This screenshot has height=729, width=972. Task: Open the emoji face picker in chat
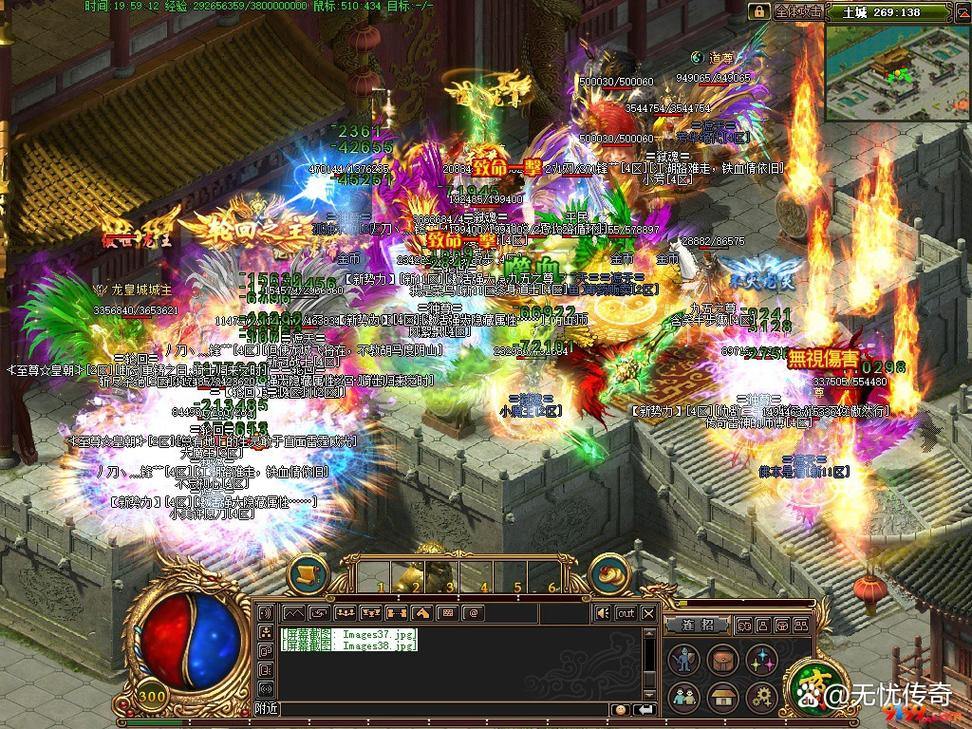pos(621,709)
